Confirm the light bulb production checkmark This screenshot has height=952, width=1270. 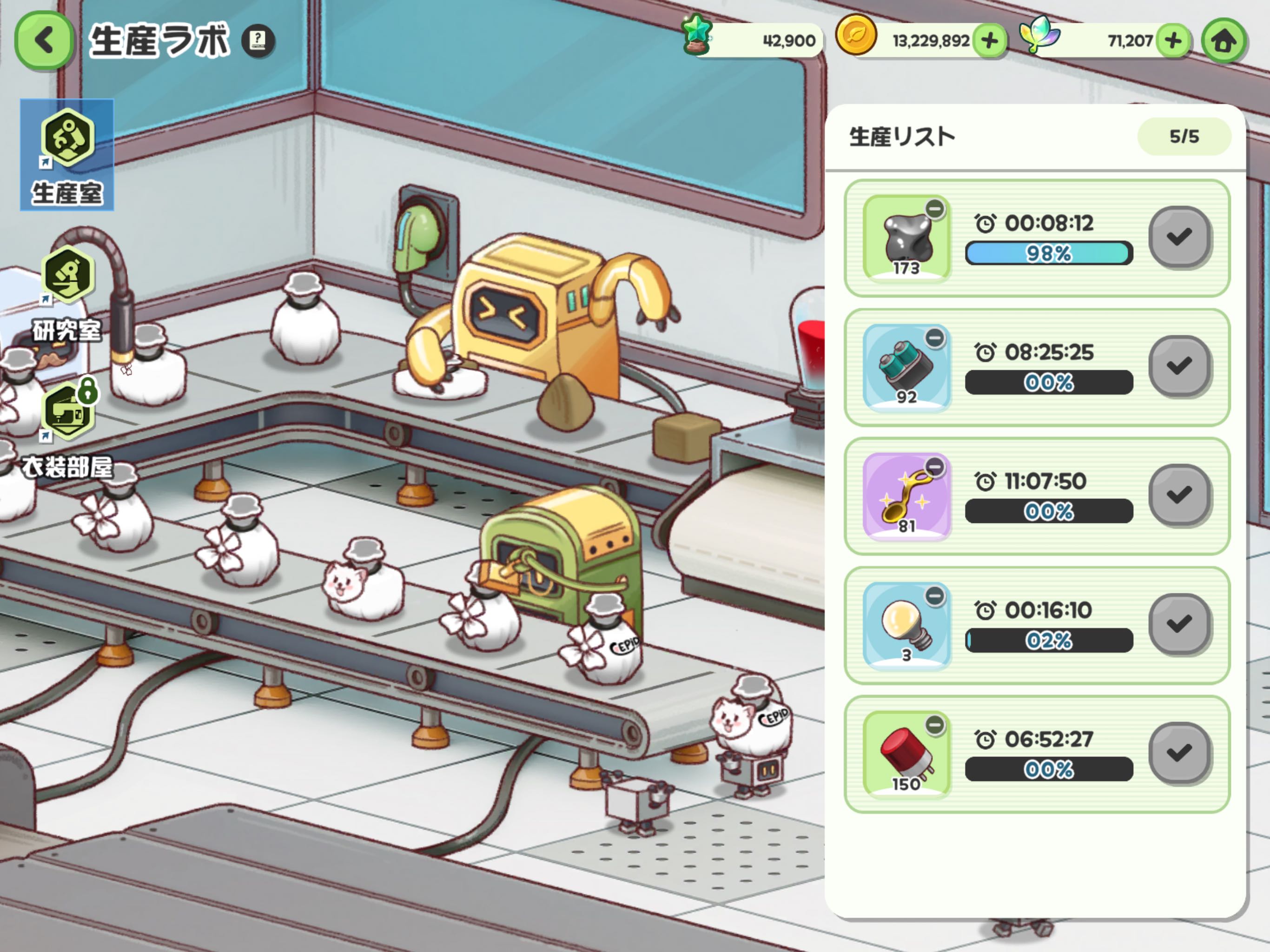point(1180,624)
